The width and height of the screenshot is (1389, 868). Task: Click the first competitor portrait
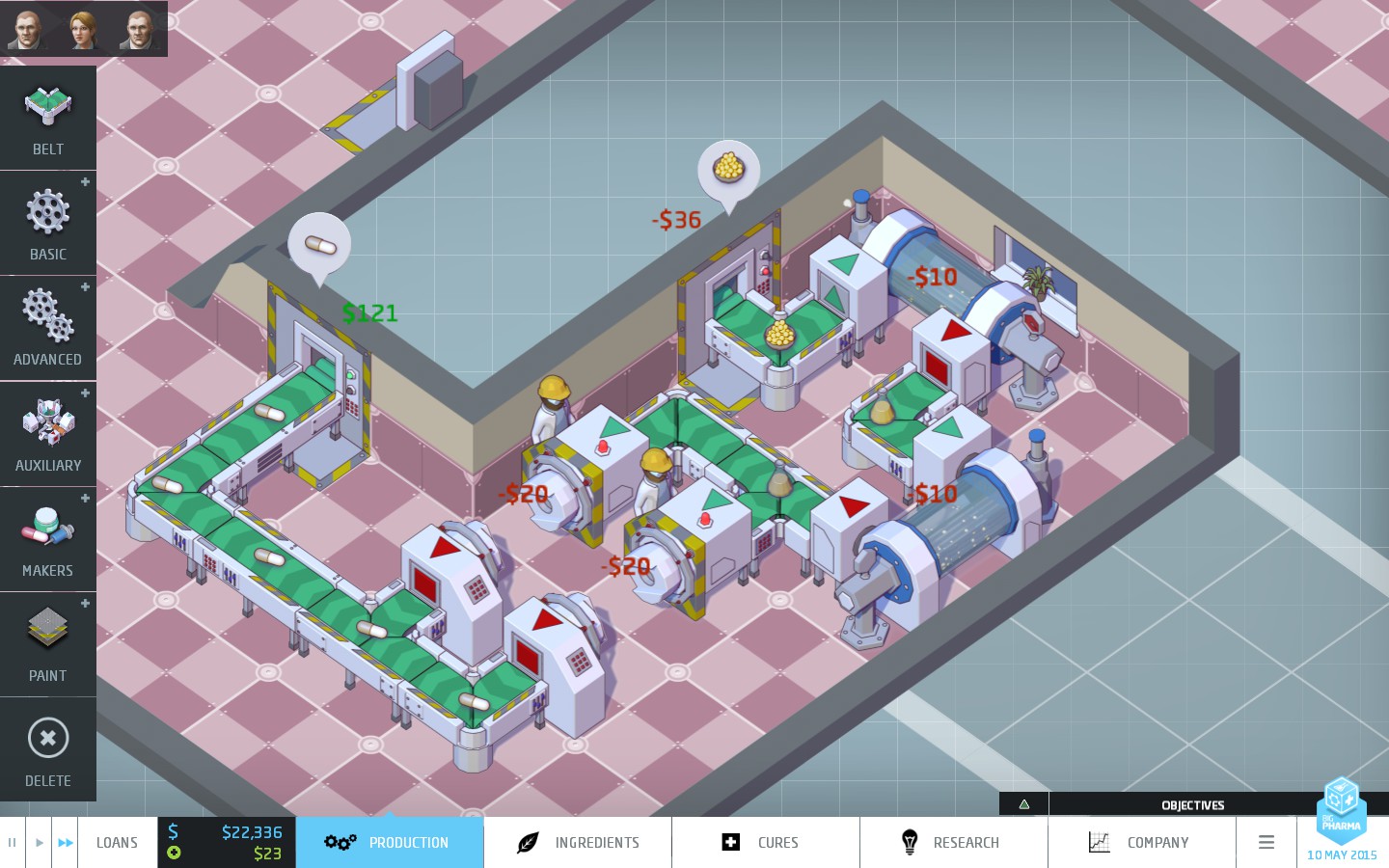pos(28,29)
